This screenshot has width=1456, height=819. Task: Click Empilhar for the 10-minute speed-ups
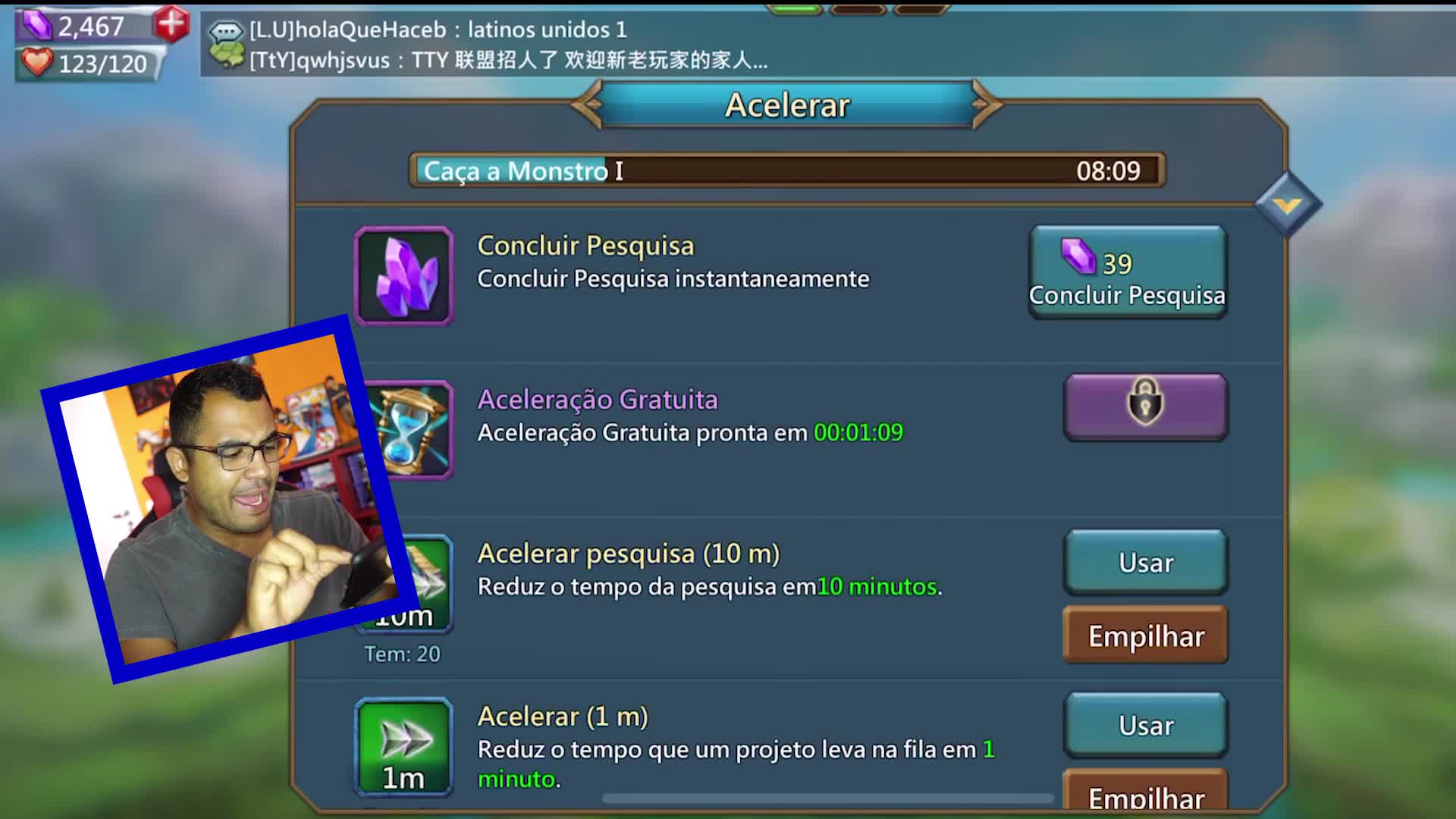coord(1145,635)
